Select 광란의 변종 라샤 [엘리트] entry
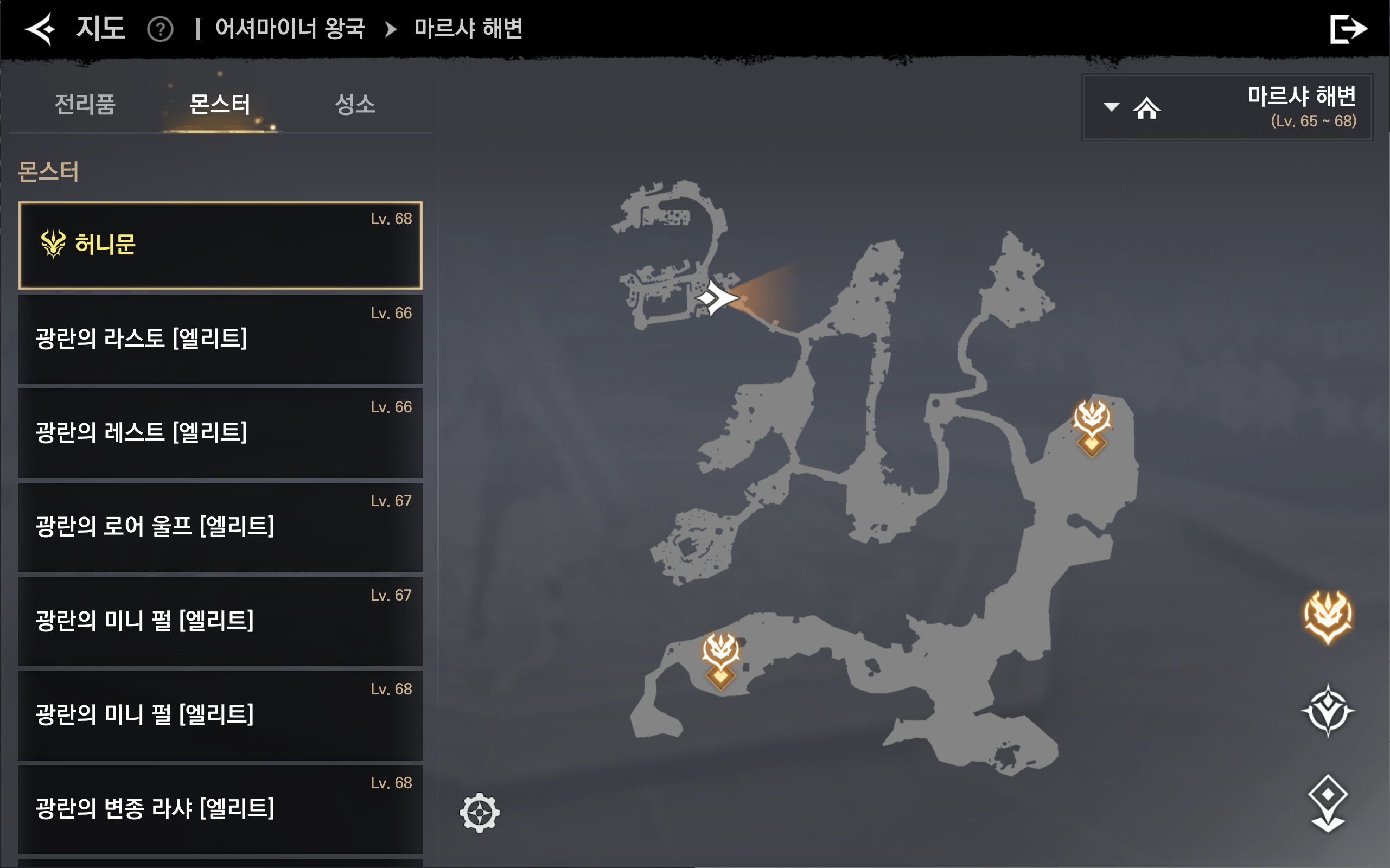1390x868 pixels. (220, 809)
